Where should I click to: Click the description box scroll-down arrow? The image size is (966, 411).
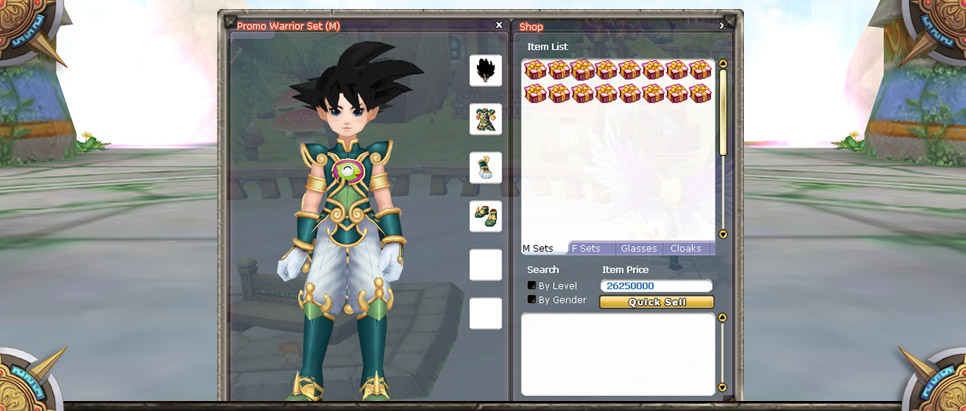pos(723,388)
